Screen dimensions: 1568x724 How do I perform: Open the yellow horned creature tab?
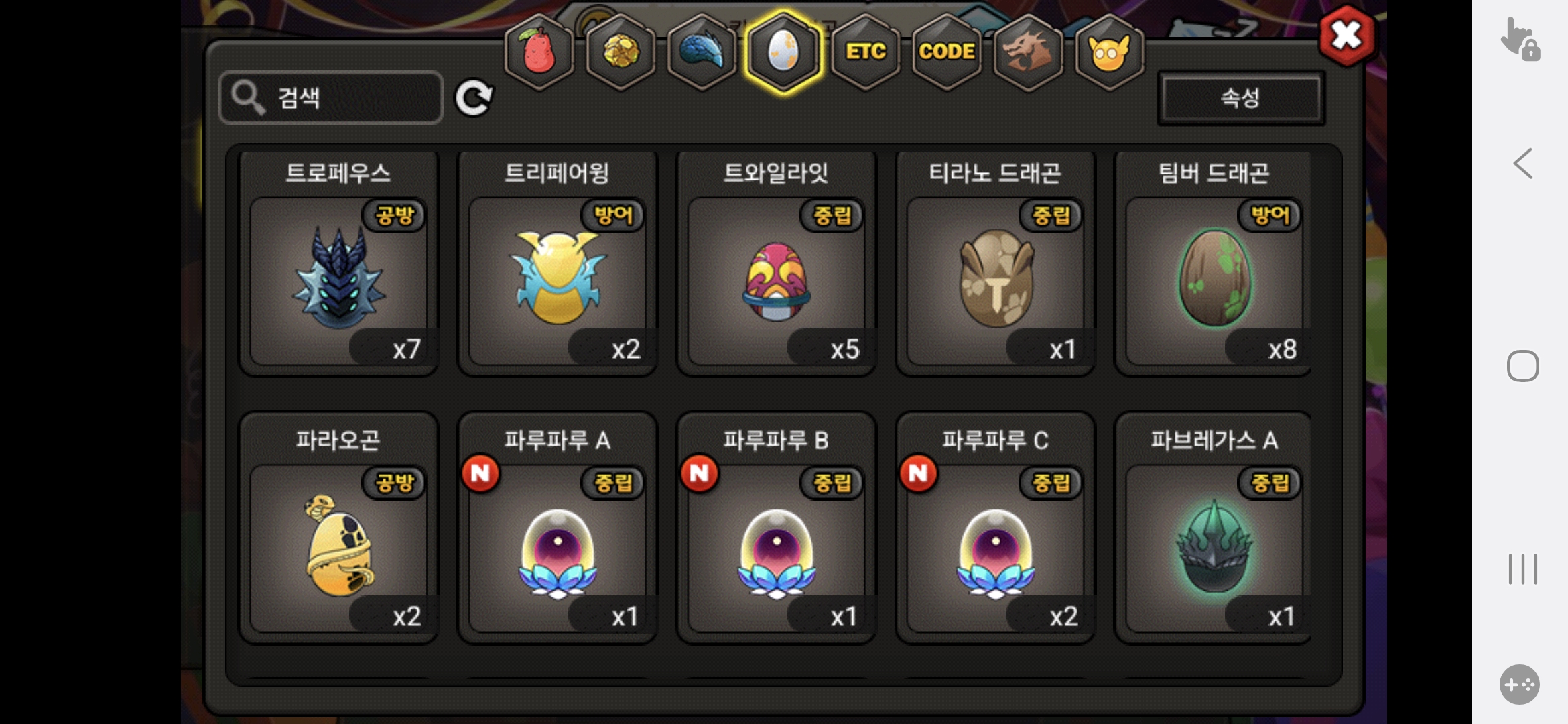pyautogui.click(x=1109, y=52)
